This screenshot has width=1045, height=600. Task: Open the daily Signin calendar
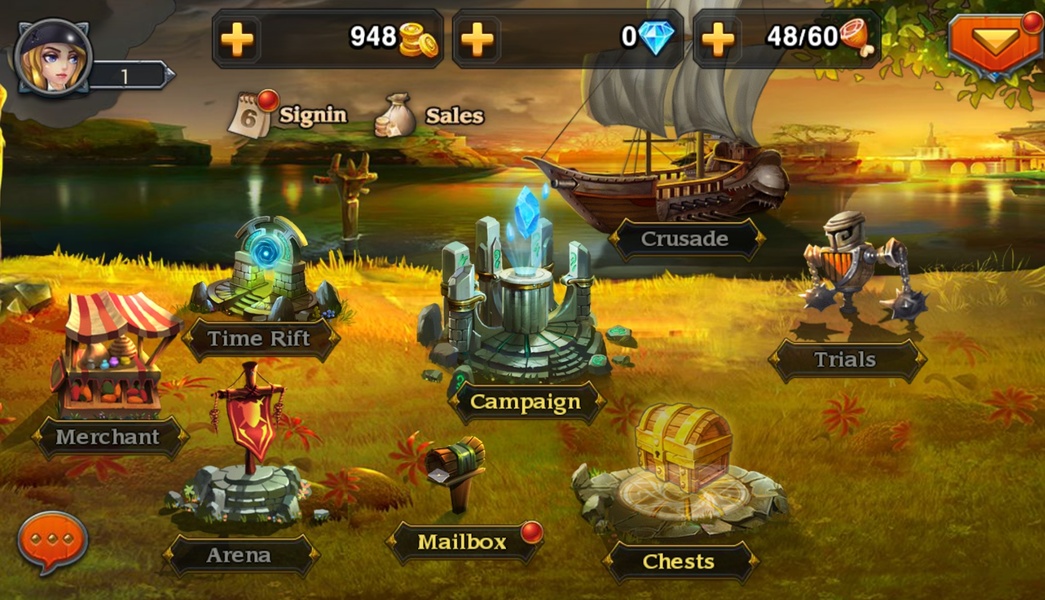point(288,115)
